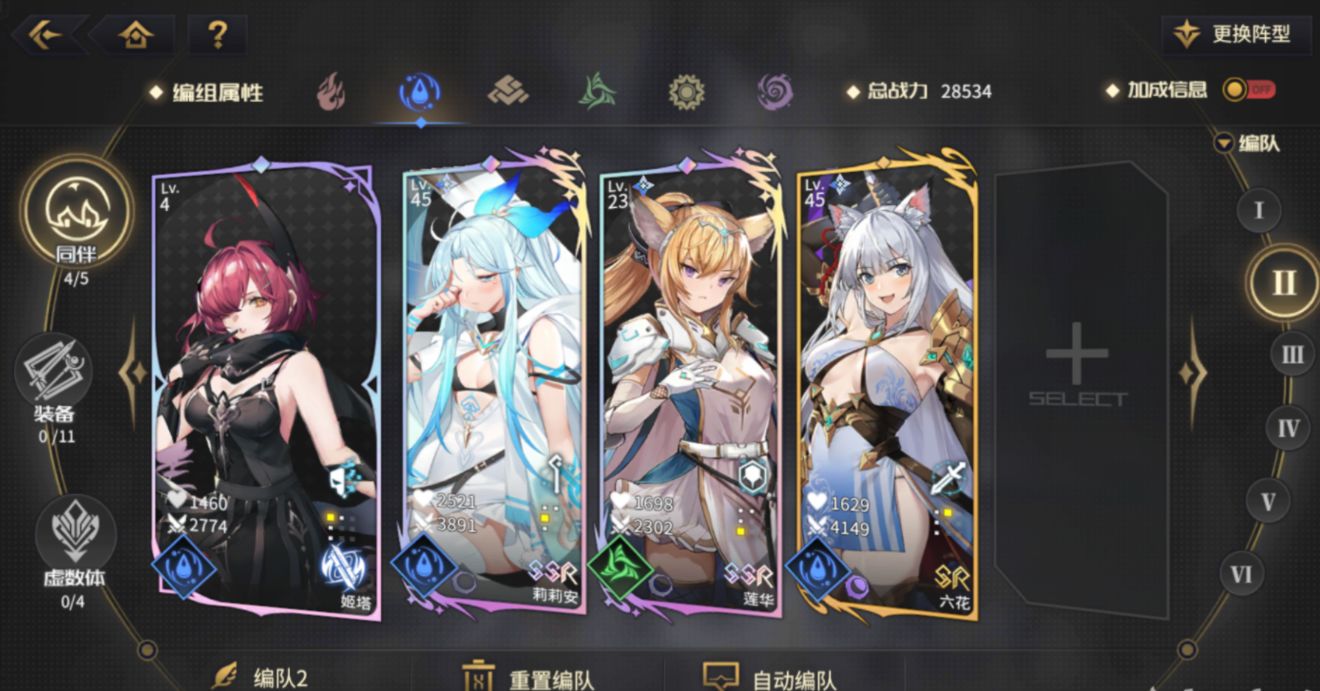Image resolution: width=1320 pixels, height=691 pixels.
Task: Select the water droplet attribute filter
Action: point(420,92)
